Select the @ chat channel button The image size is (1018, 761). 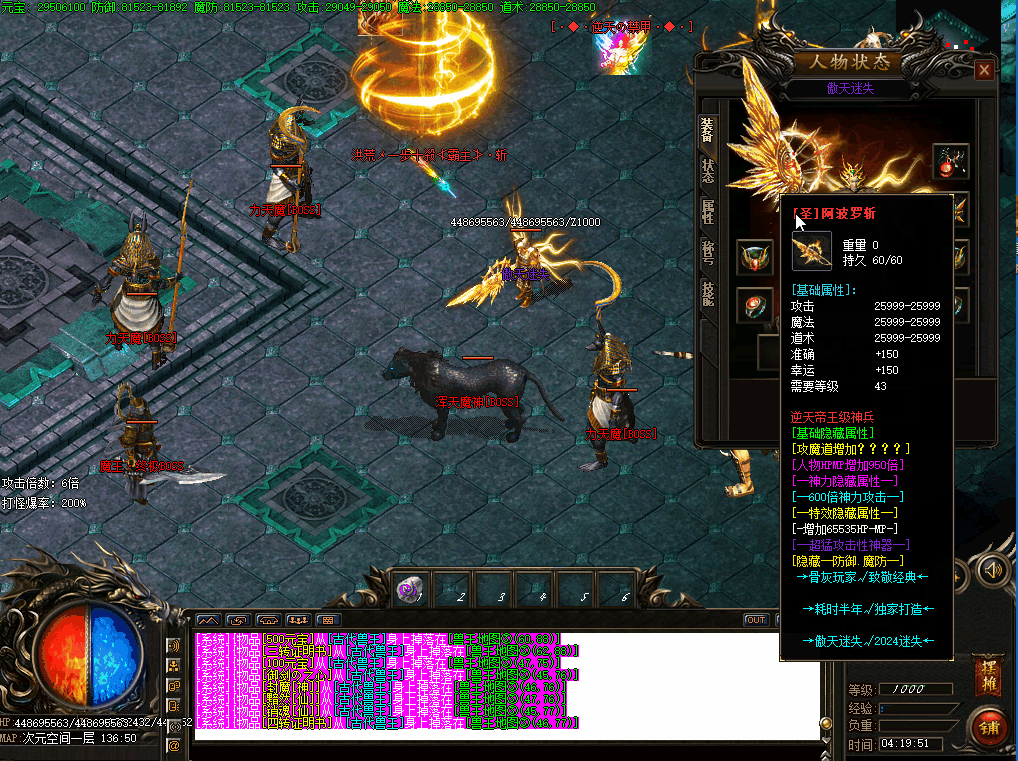click(174, 745)
